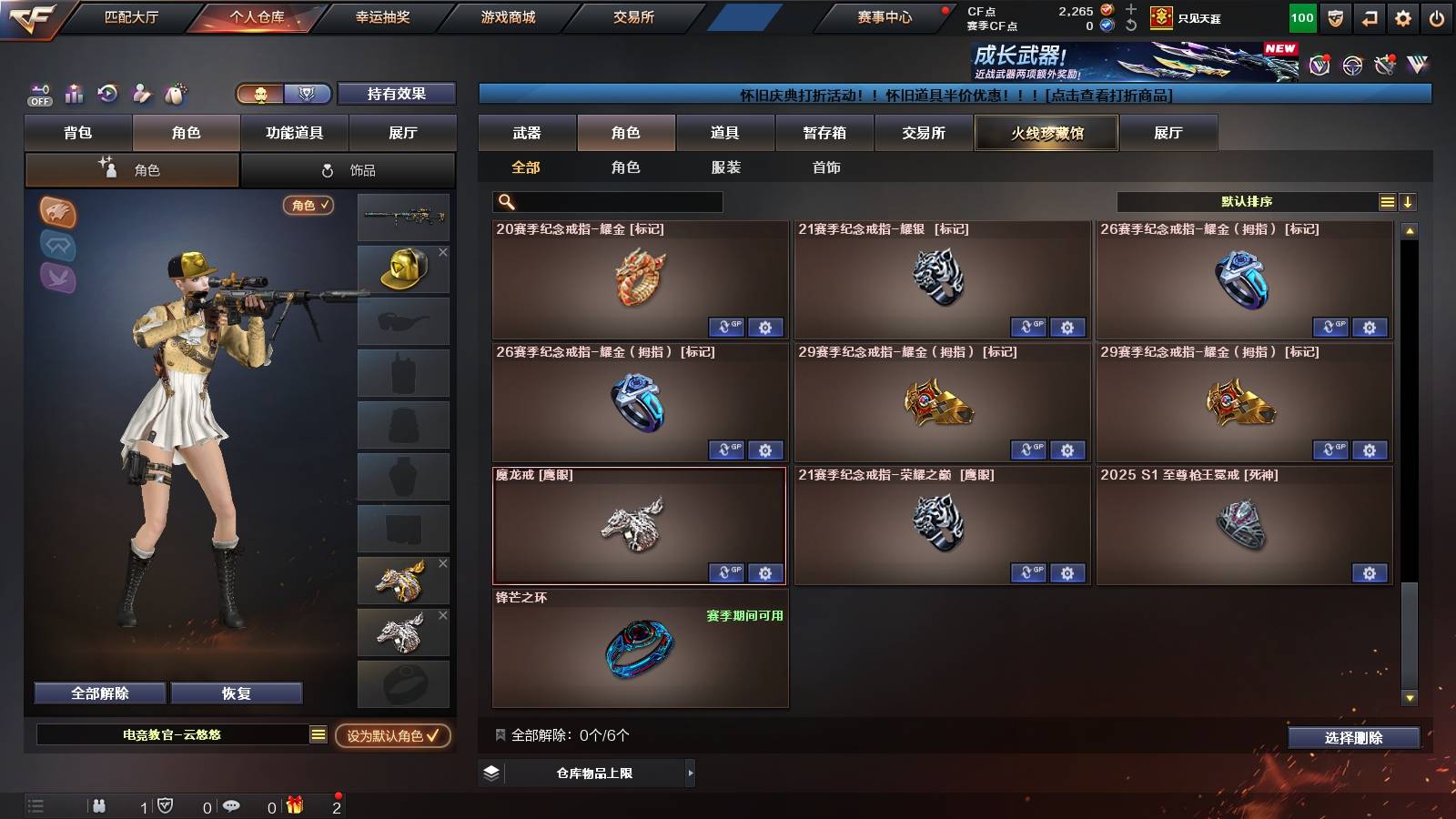Open the friends icon in the bottom status bar

[x=98, y=804]
